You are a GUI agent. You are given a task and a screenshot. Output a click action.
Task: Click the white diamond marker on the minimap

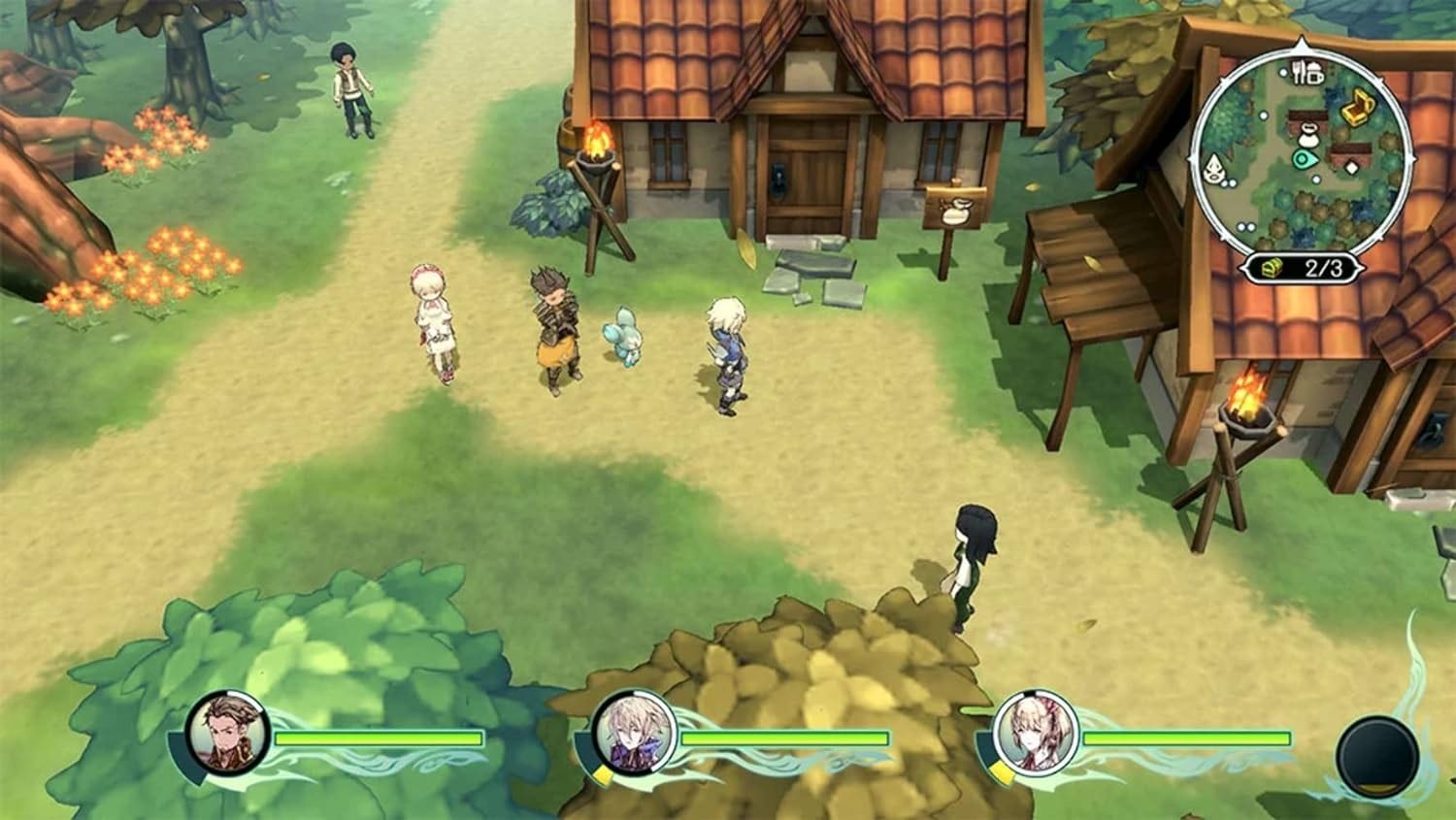[x=1351, y=166]
